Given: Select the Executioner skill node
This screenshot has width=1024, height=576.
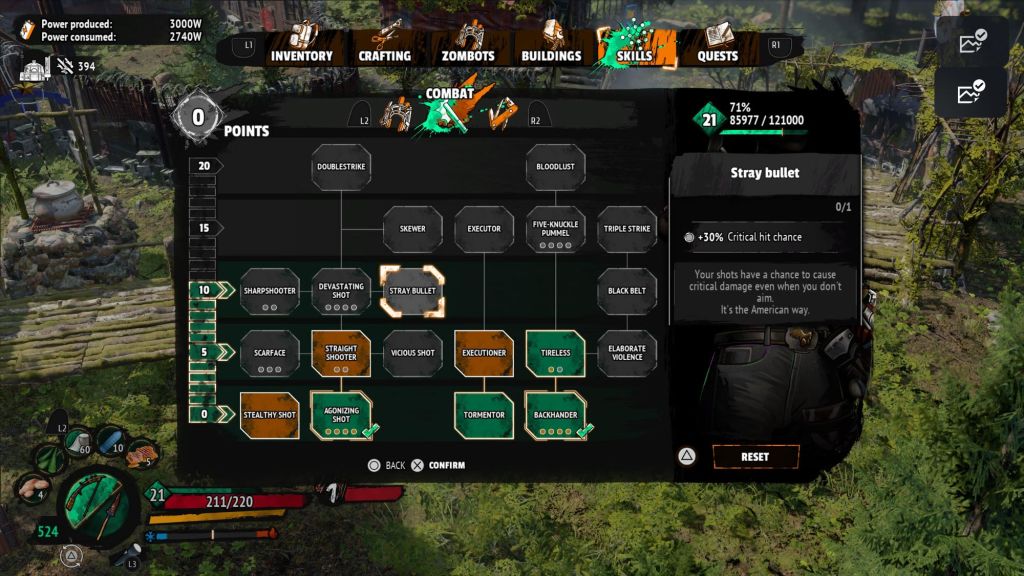Looking at the screenshot, I should click(484, 353).
